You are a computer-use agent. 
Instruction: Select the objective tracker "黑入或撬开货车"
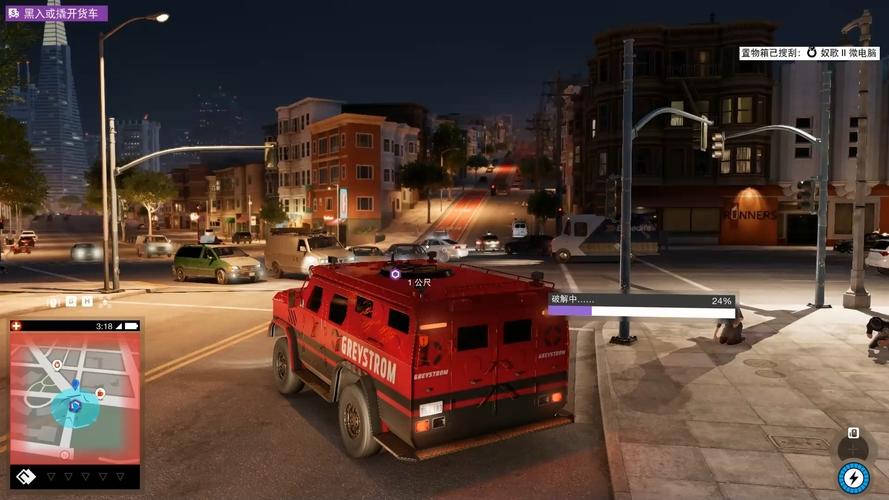point(56,14)
